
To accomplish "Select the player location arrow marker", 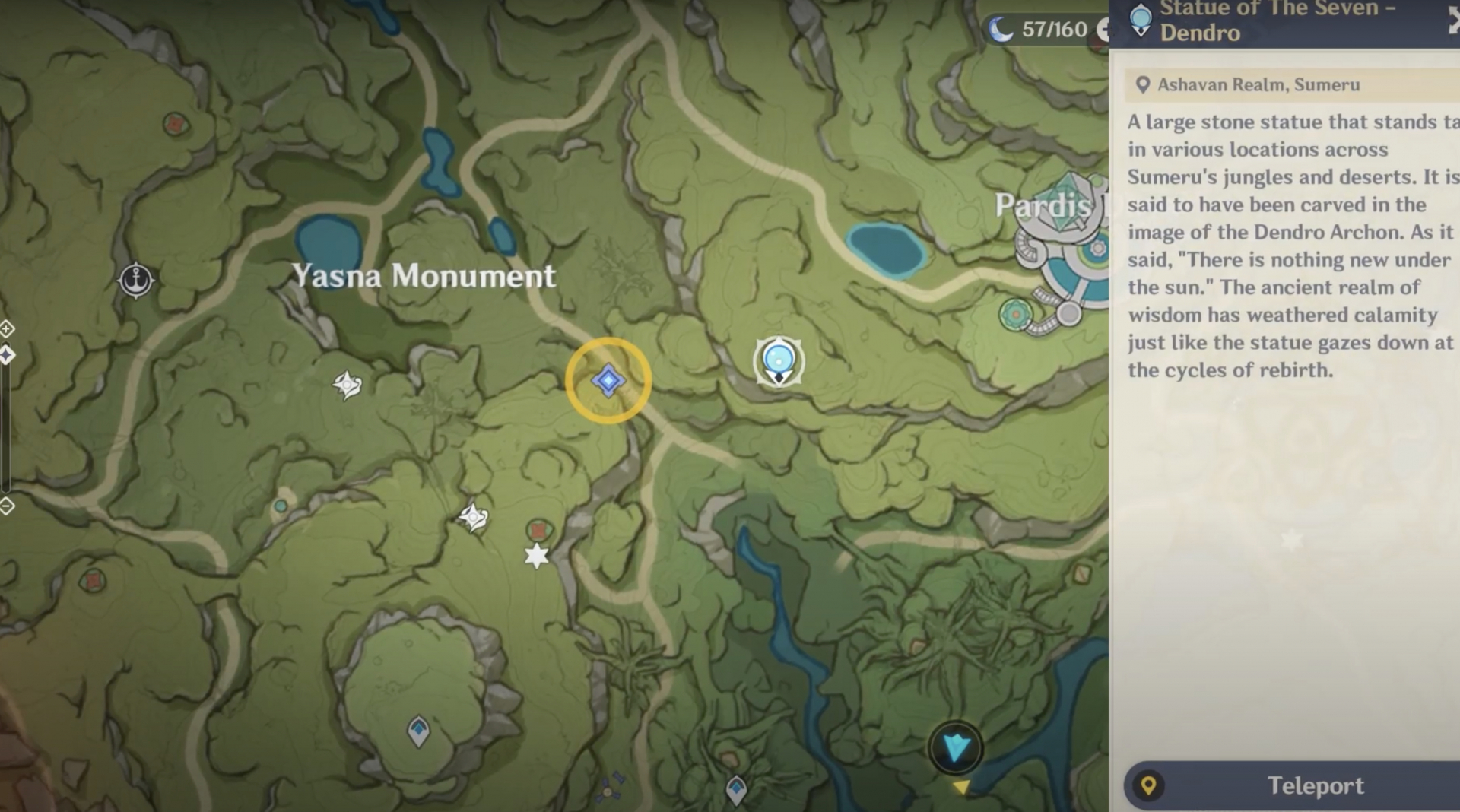I will pos(955,748).
